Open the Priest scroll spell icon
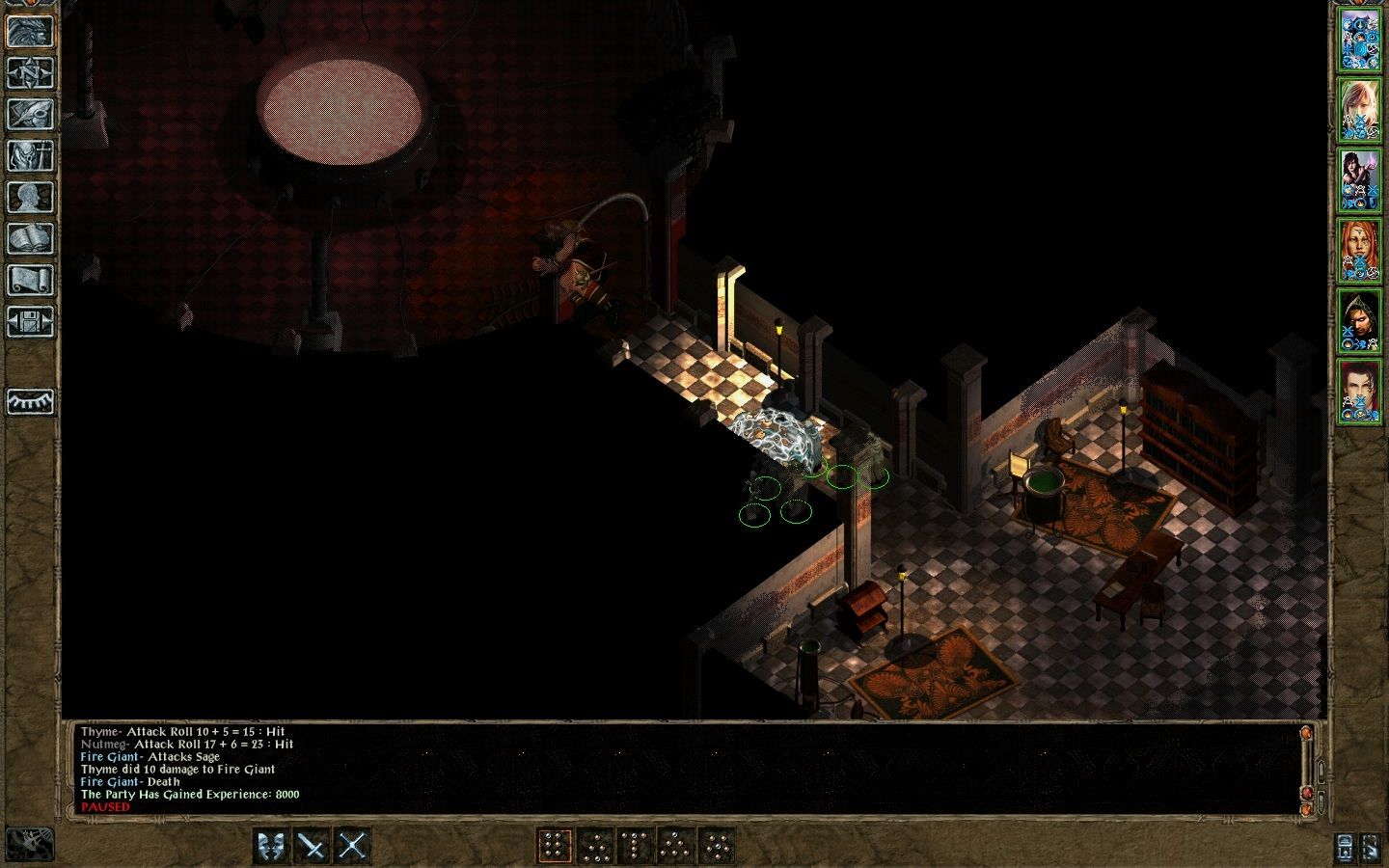 [29, 275]
